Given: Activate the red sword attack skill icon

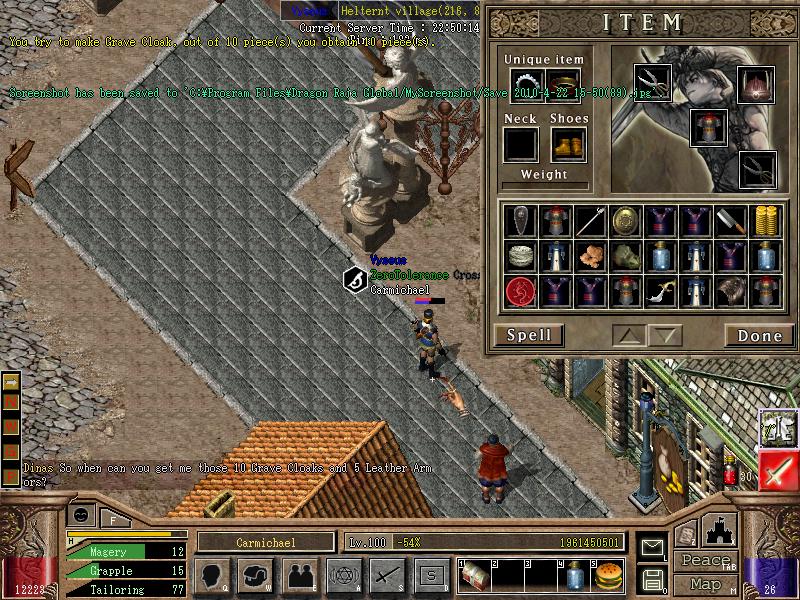Looking at the screenshot, I should pyautogui.click(x=777, y=471).
